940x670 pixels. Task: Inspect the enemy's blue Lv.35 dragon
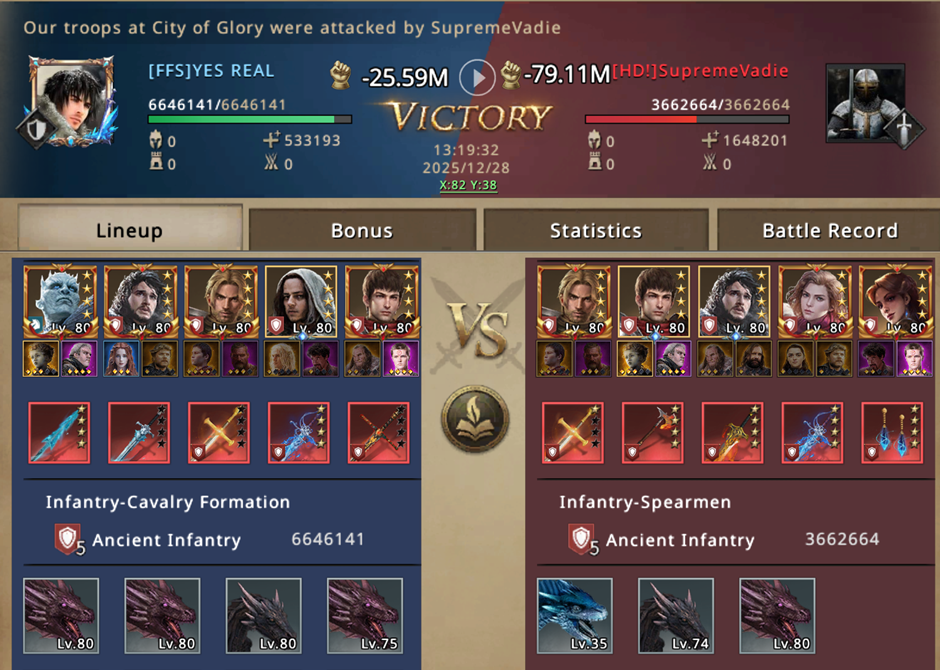coord(575,615)
